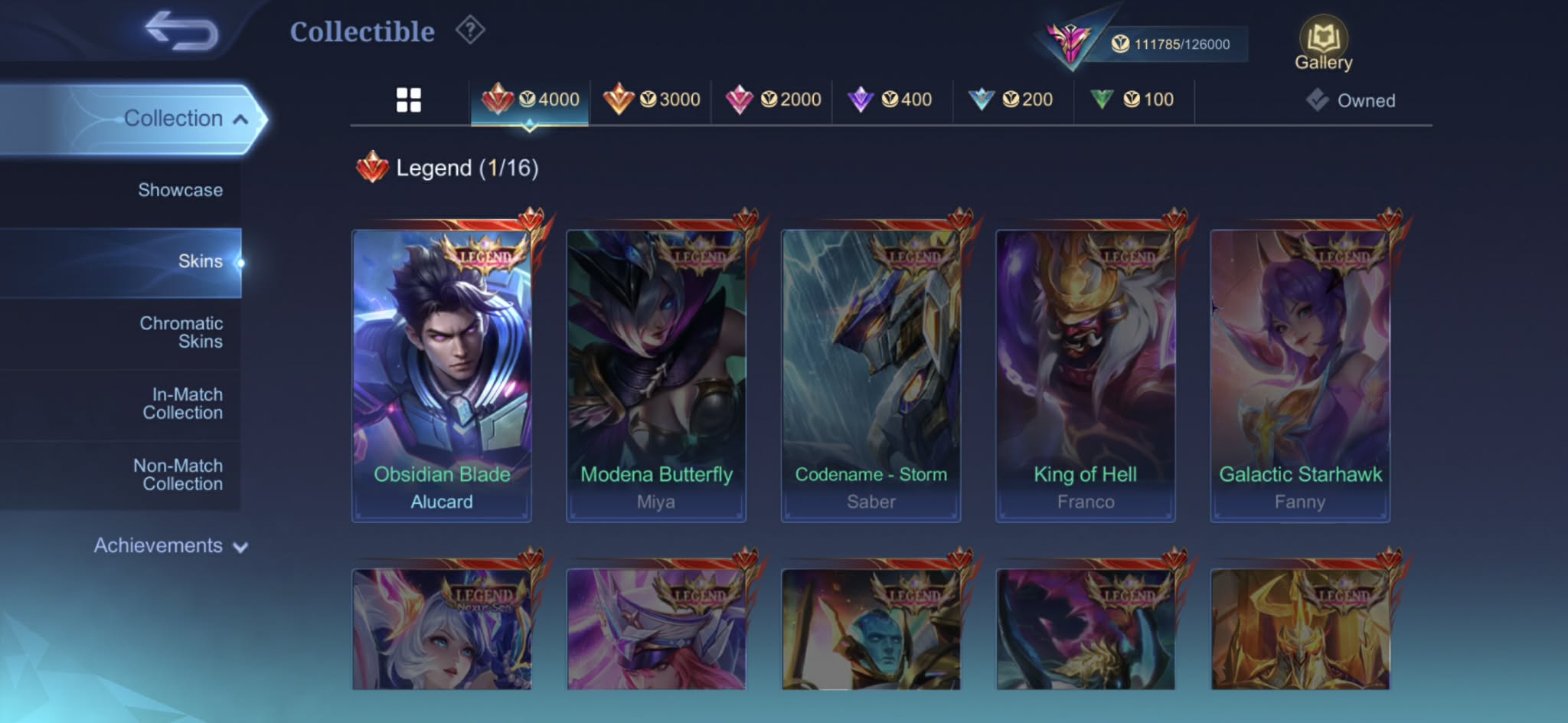This screenshot has height=723, width=1568.
Task: Go back using the return arrow
Action: [181, 31]
